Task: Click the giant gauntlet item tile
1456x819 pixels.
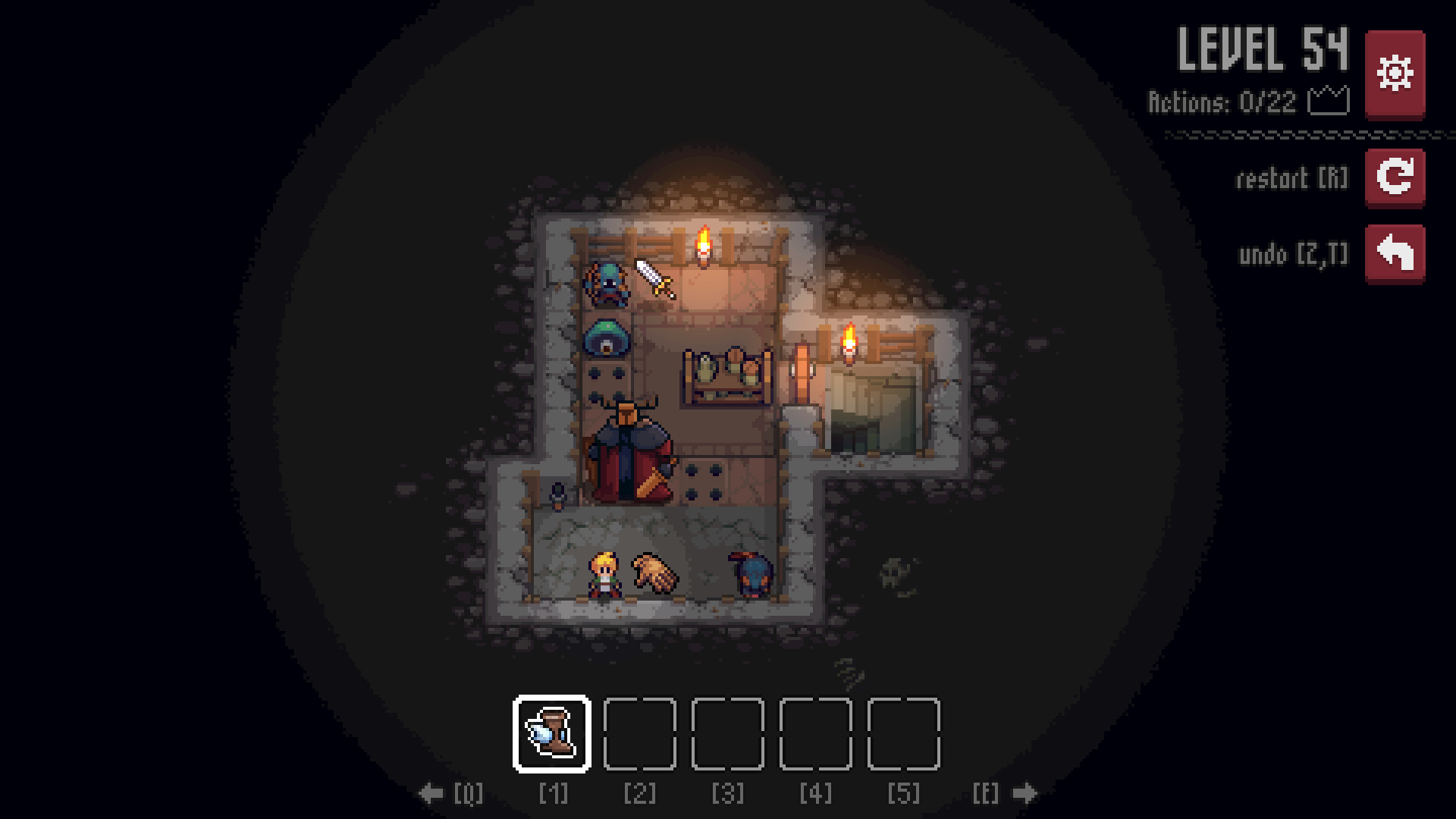Action: pyautogui.click(x=654, y=574)
